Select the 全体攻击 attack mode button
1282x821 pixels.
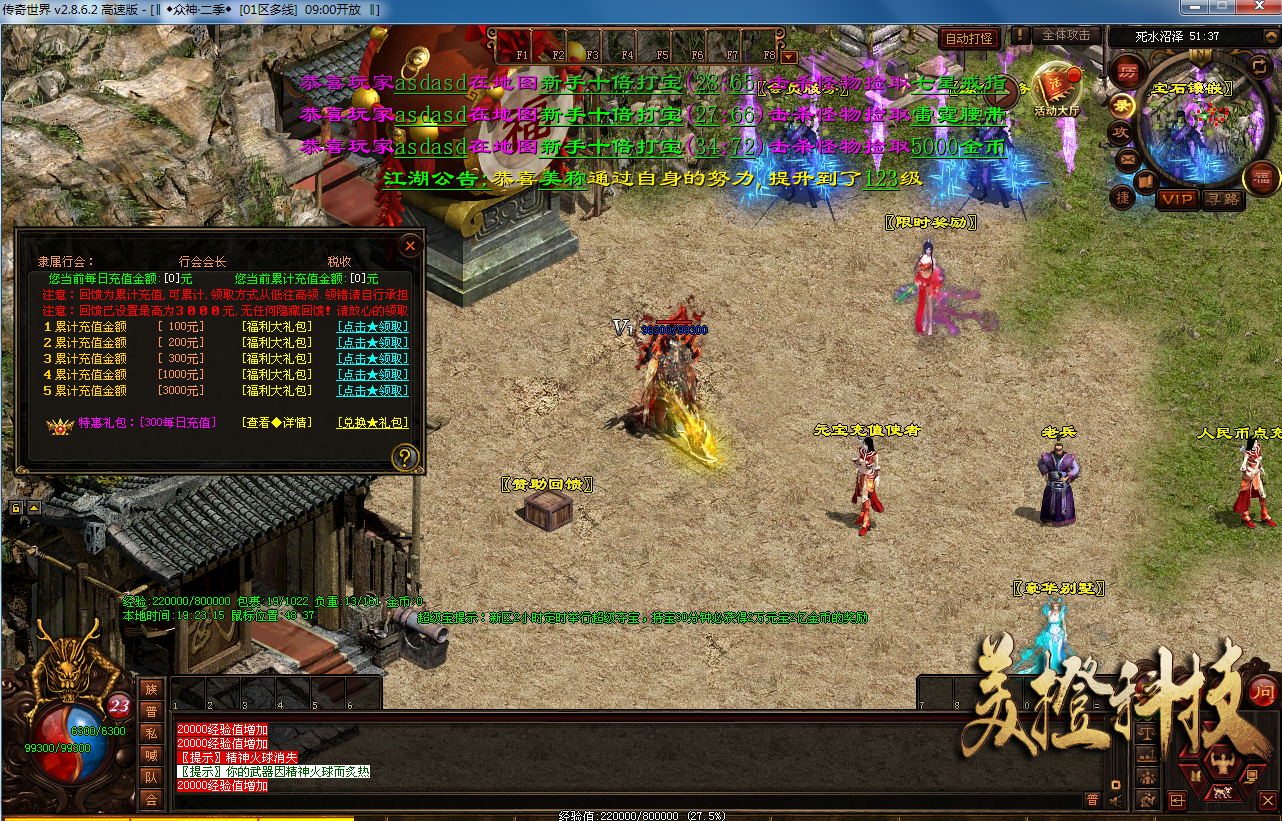click(1066, 35)
